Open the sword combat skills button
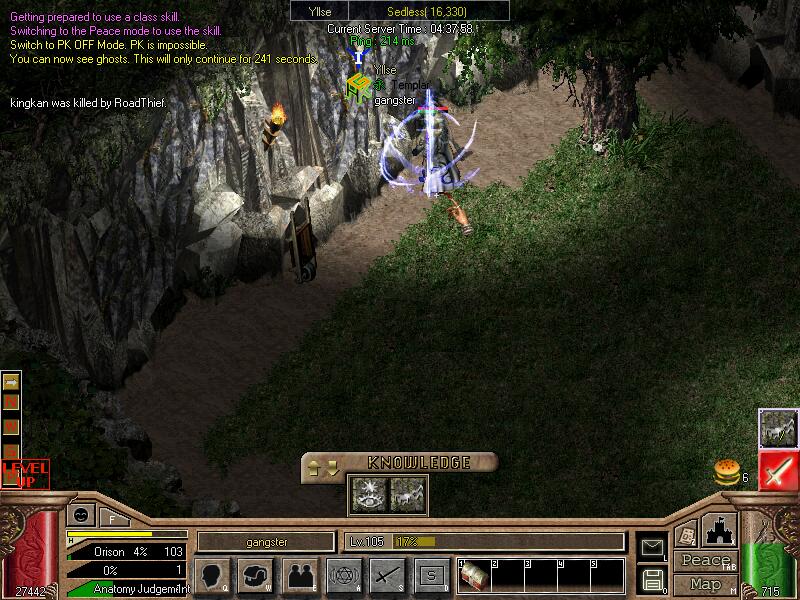The image size is (800, 600). pyautogui.click(x=387, y=575)
